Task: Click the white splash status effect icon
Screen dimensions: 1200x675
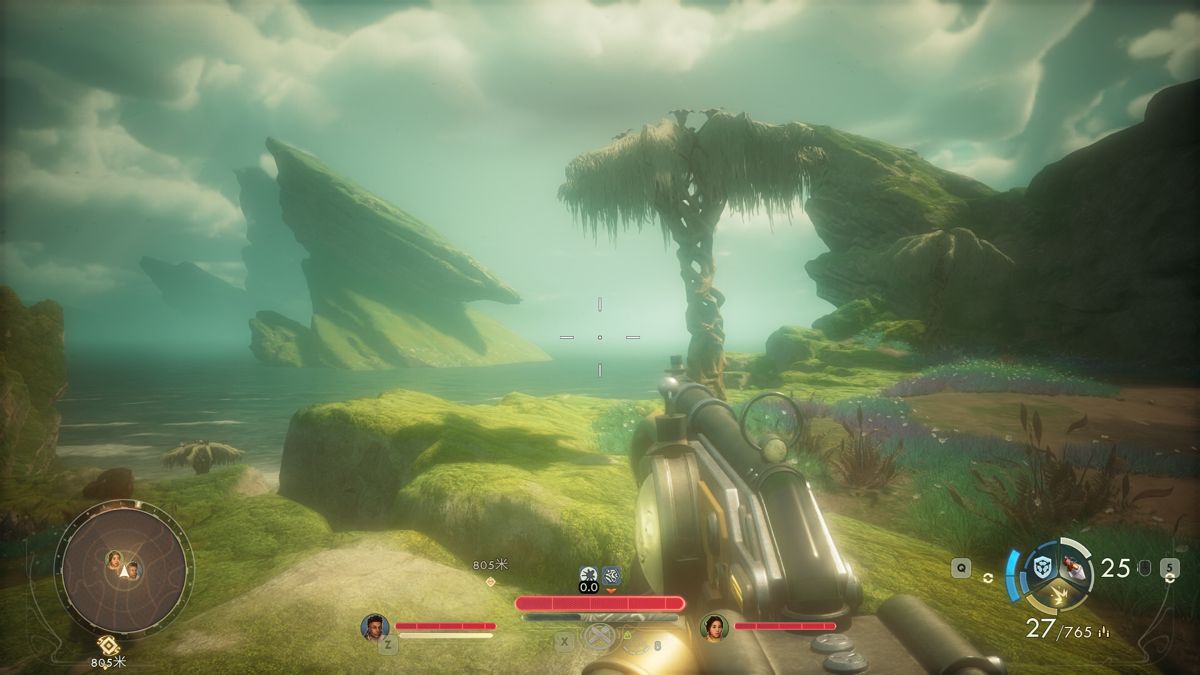Action: (x=589, y=574)
